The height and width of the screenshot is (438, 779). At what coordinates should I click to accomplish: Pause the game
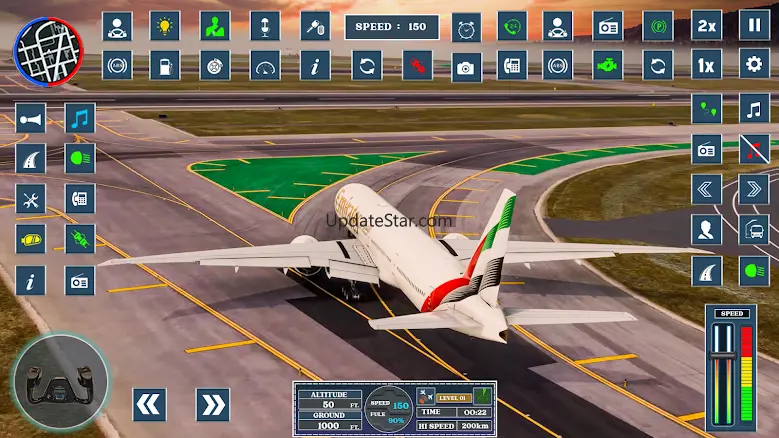pyautogui.click(x=755, y=26)
